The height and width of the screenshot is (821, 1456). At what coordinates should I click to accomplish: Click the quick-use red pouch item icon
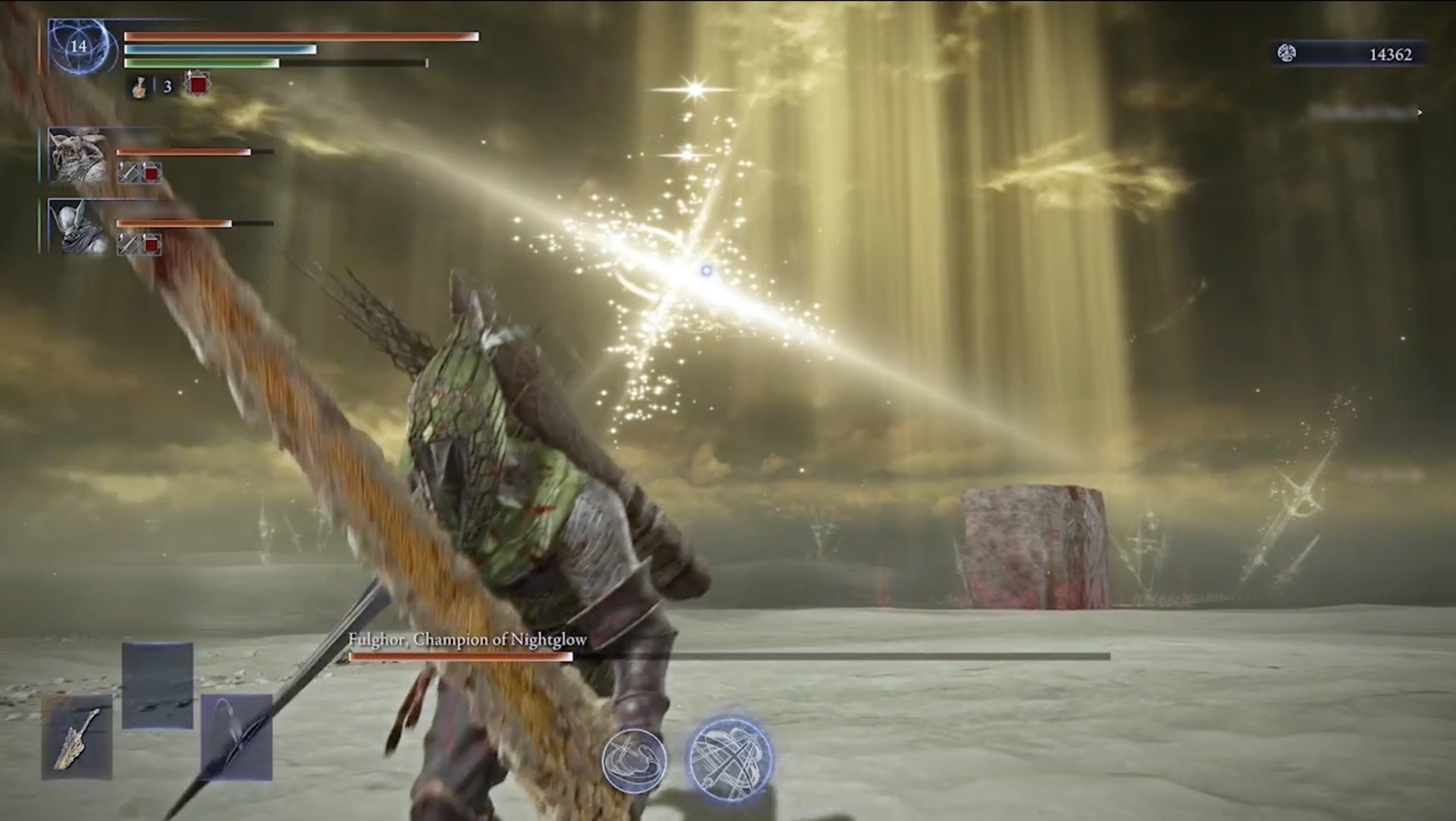tap(196, 86)
